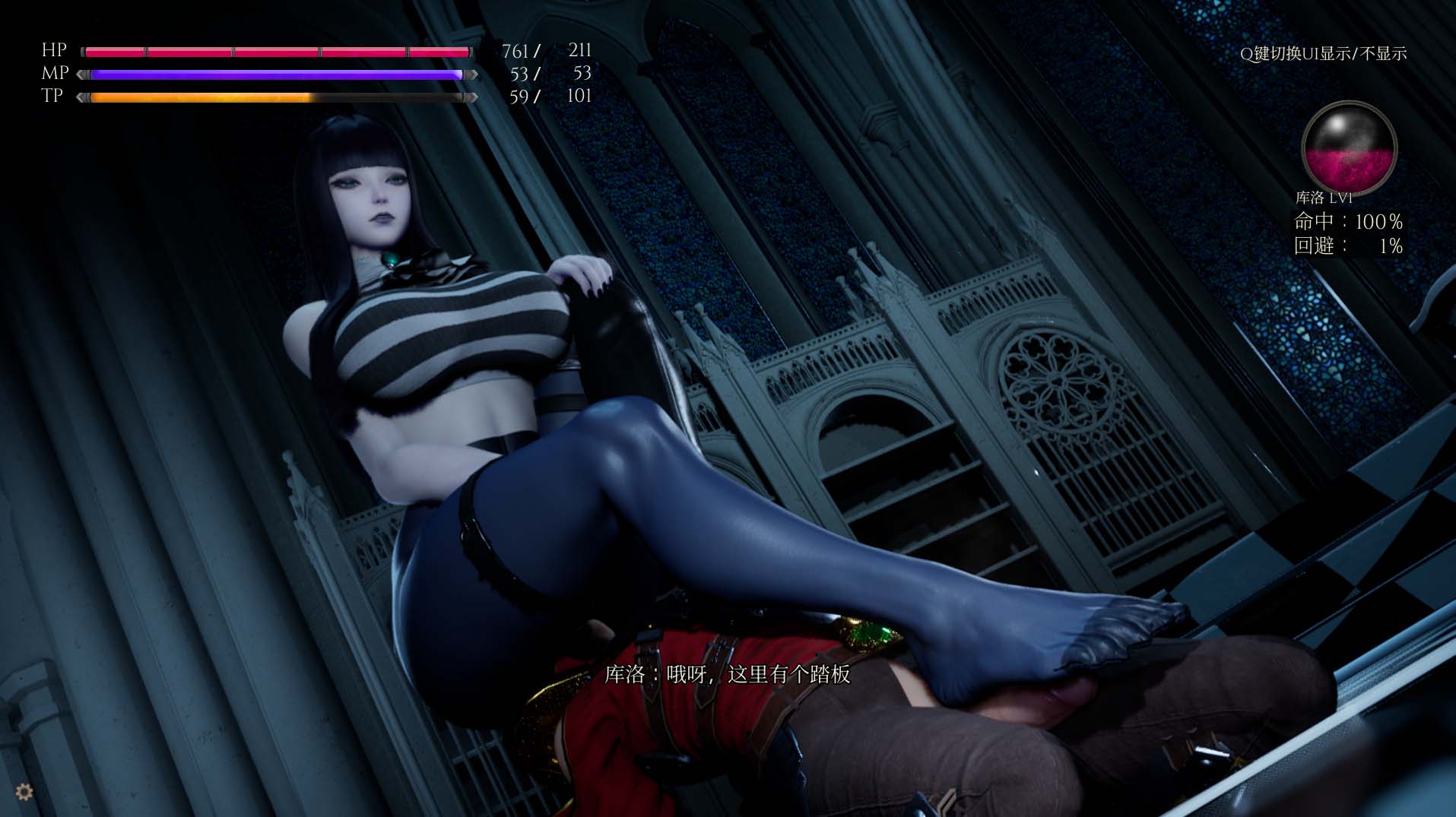Click the orange TP gauge fill
This screenshot has height=817, width=1456.
[201, 97]
